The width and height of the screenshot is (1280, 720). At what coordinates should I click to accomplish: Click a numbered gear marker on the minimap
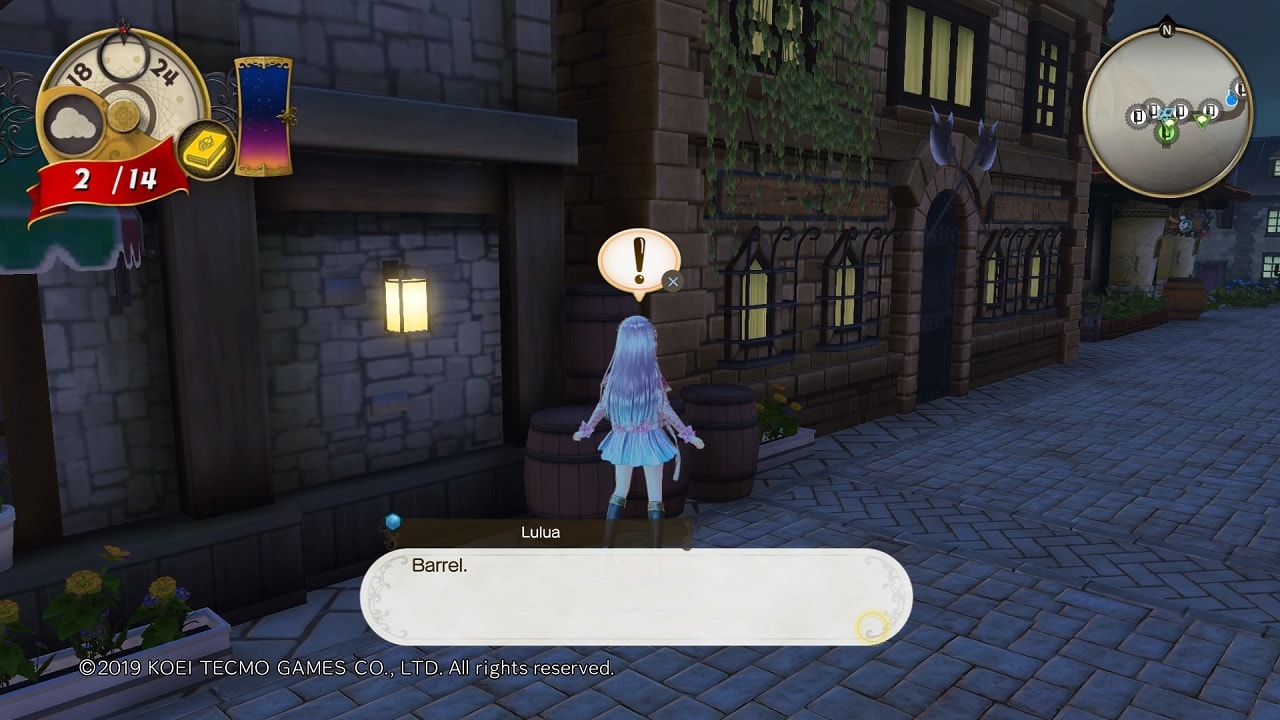point(1138,116)
